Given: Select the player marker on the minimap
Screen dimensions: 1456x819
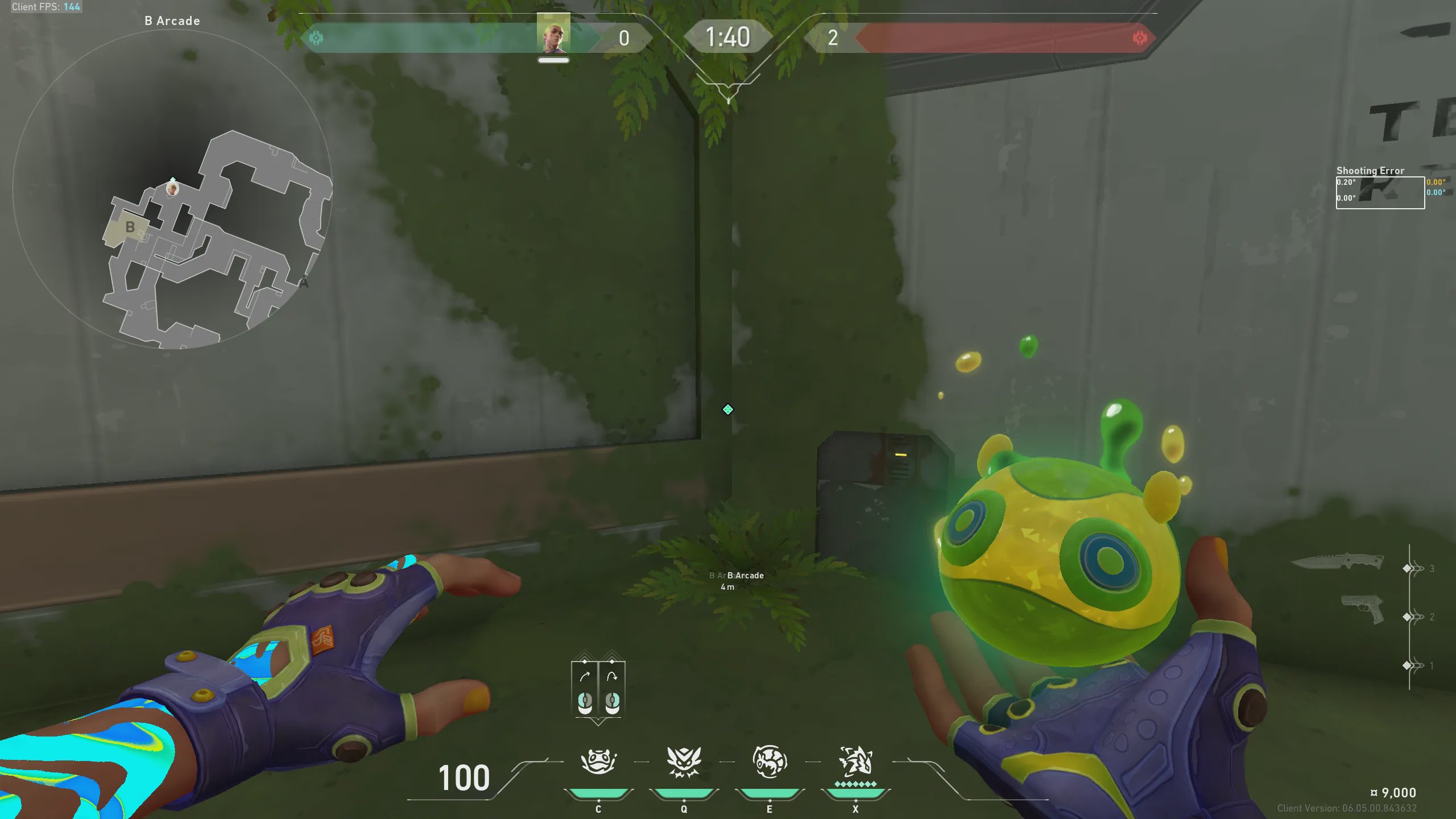Looking at the screenshot, I should (172, 188).
